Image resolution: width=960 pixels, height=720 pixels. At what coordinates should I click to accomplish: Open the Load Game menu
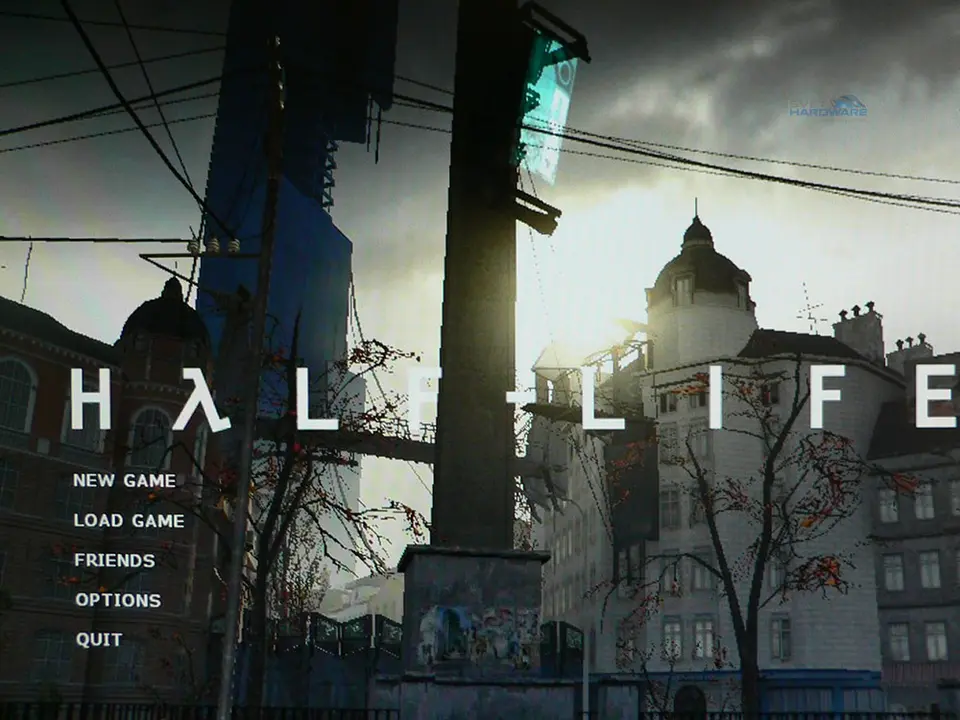[x=129, y=521]
